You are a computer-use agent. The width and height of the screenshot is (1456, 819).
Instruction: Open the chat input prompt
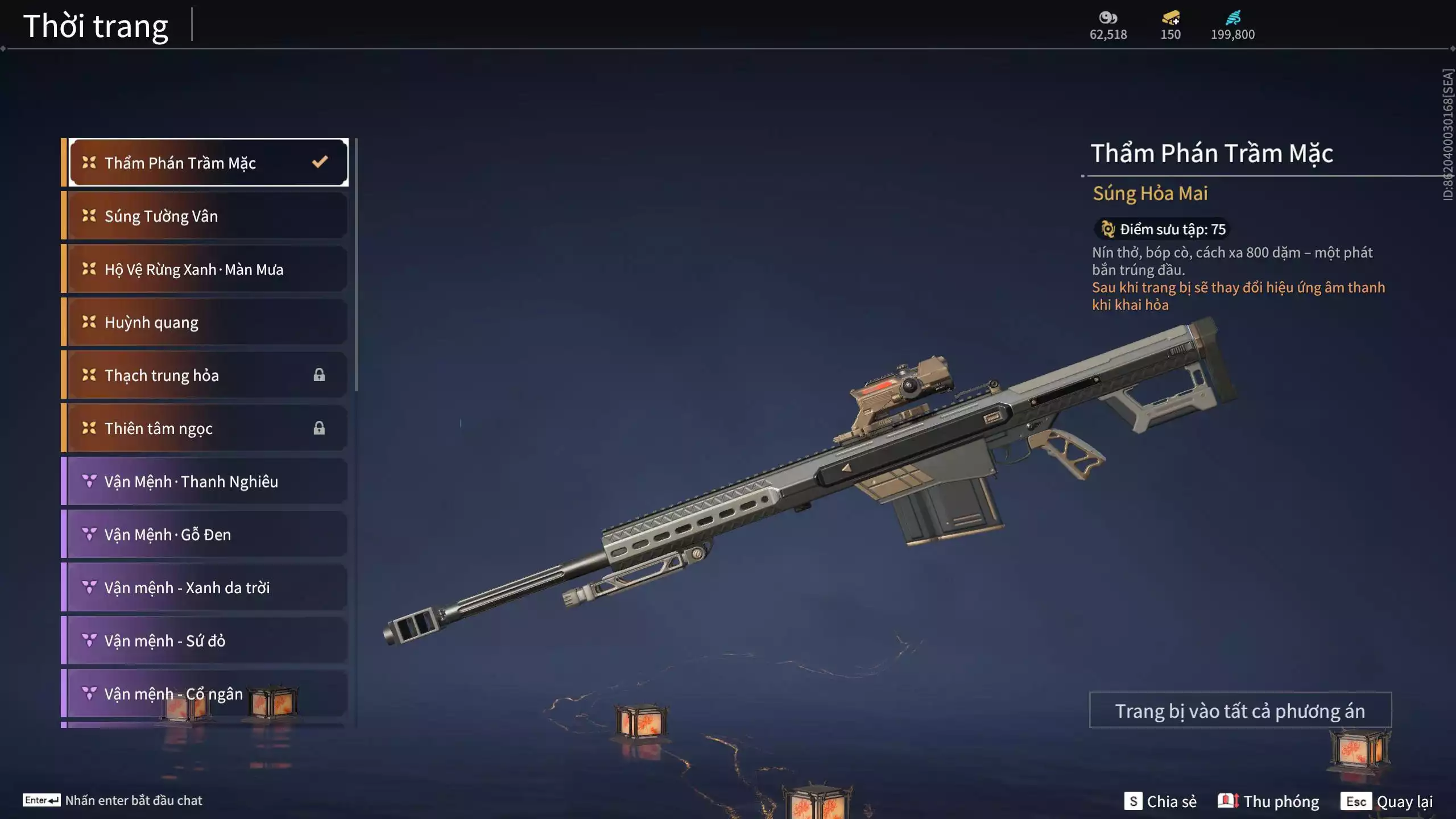[x=113, y=800]
